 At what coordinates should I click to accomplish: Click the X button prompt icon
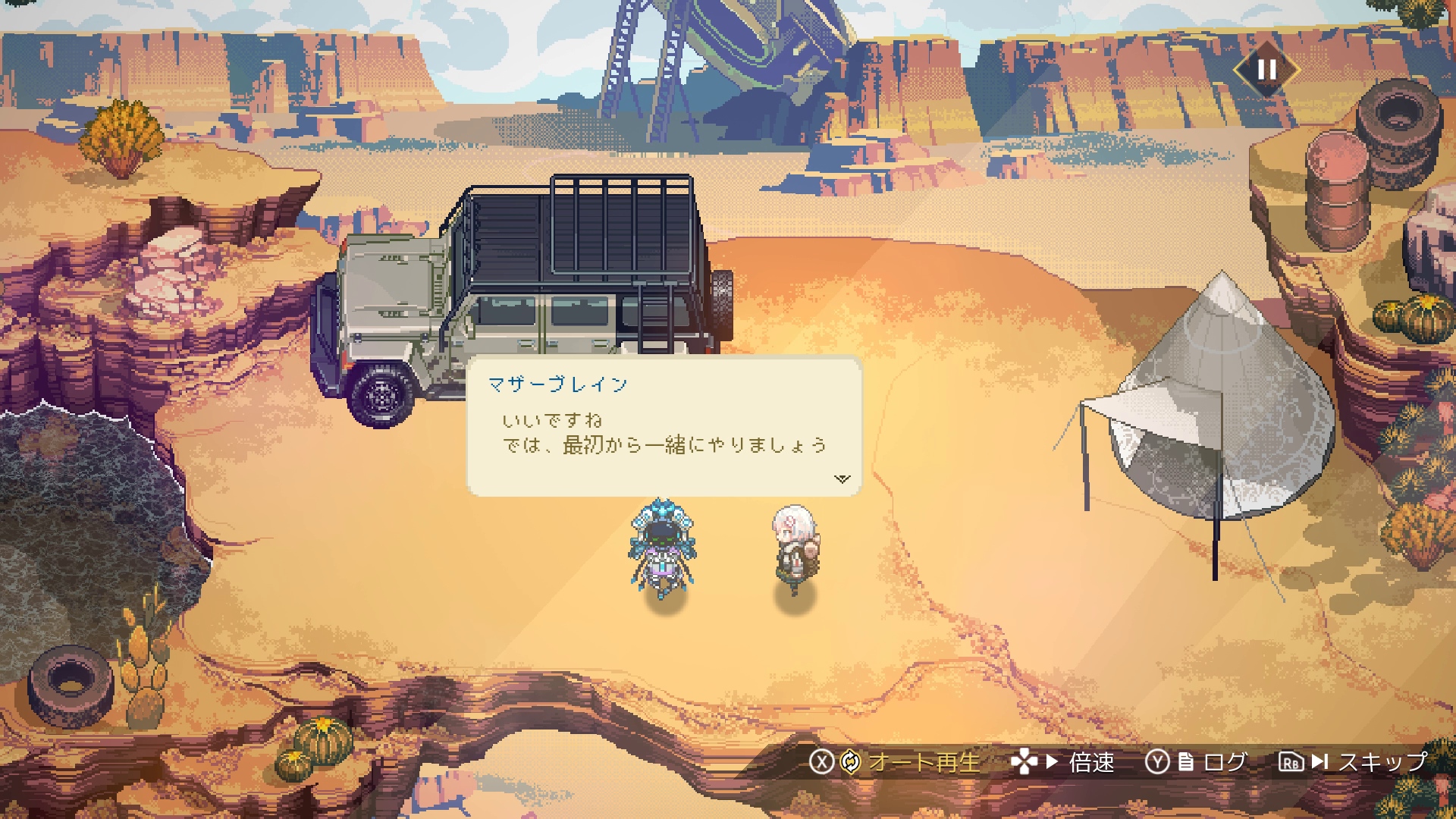824,762
